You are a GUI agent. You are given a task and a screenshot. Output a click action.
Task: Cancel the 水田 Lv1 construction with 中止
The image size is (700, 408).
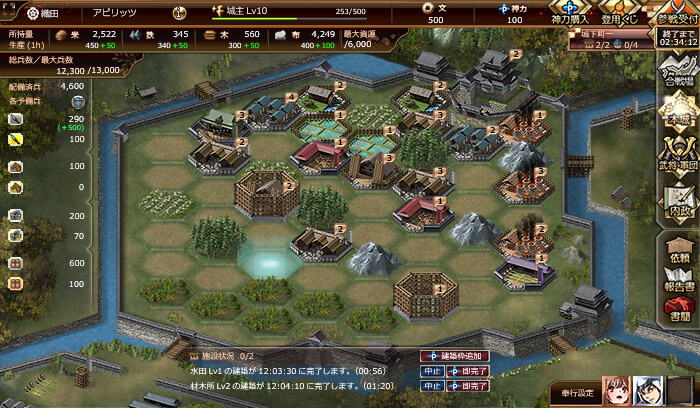pos(431,370)
